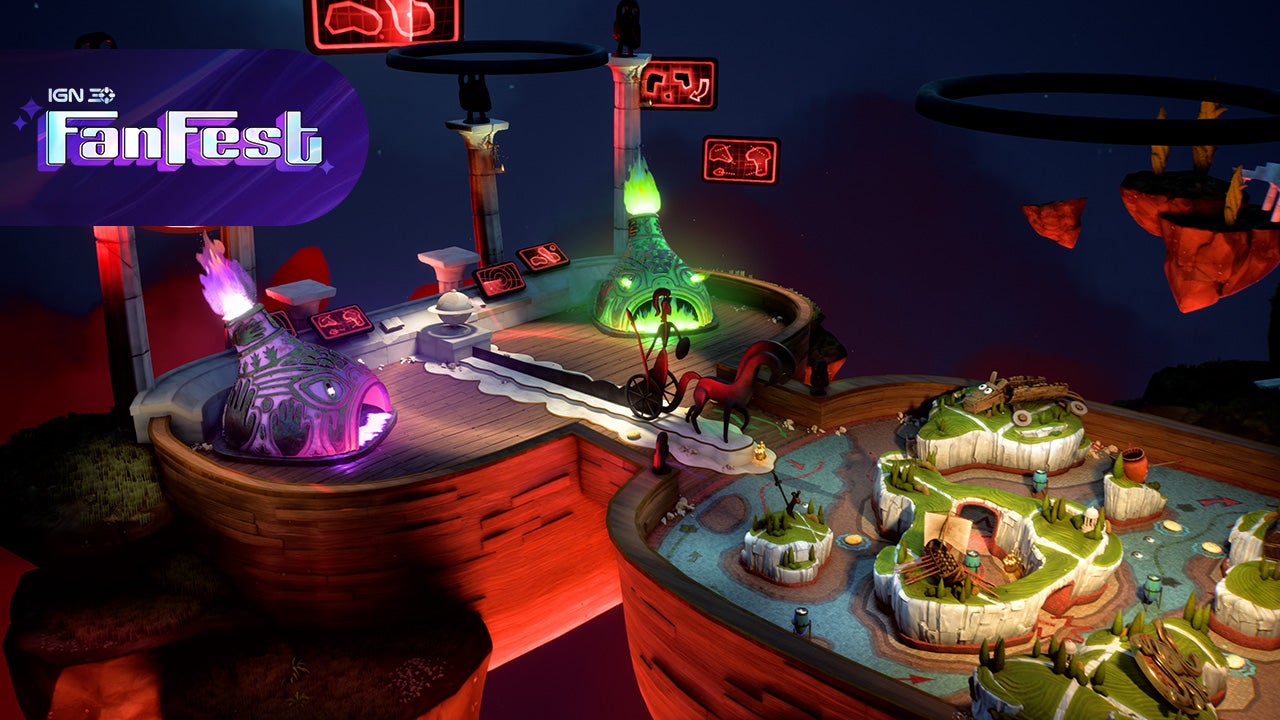This screenshot has width=1280, height=720.
Task: Click the IGN FanFest logo badge
Action: [180, 135]
